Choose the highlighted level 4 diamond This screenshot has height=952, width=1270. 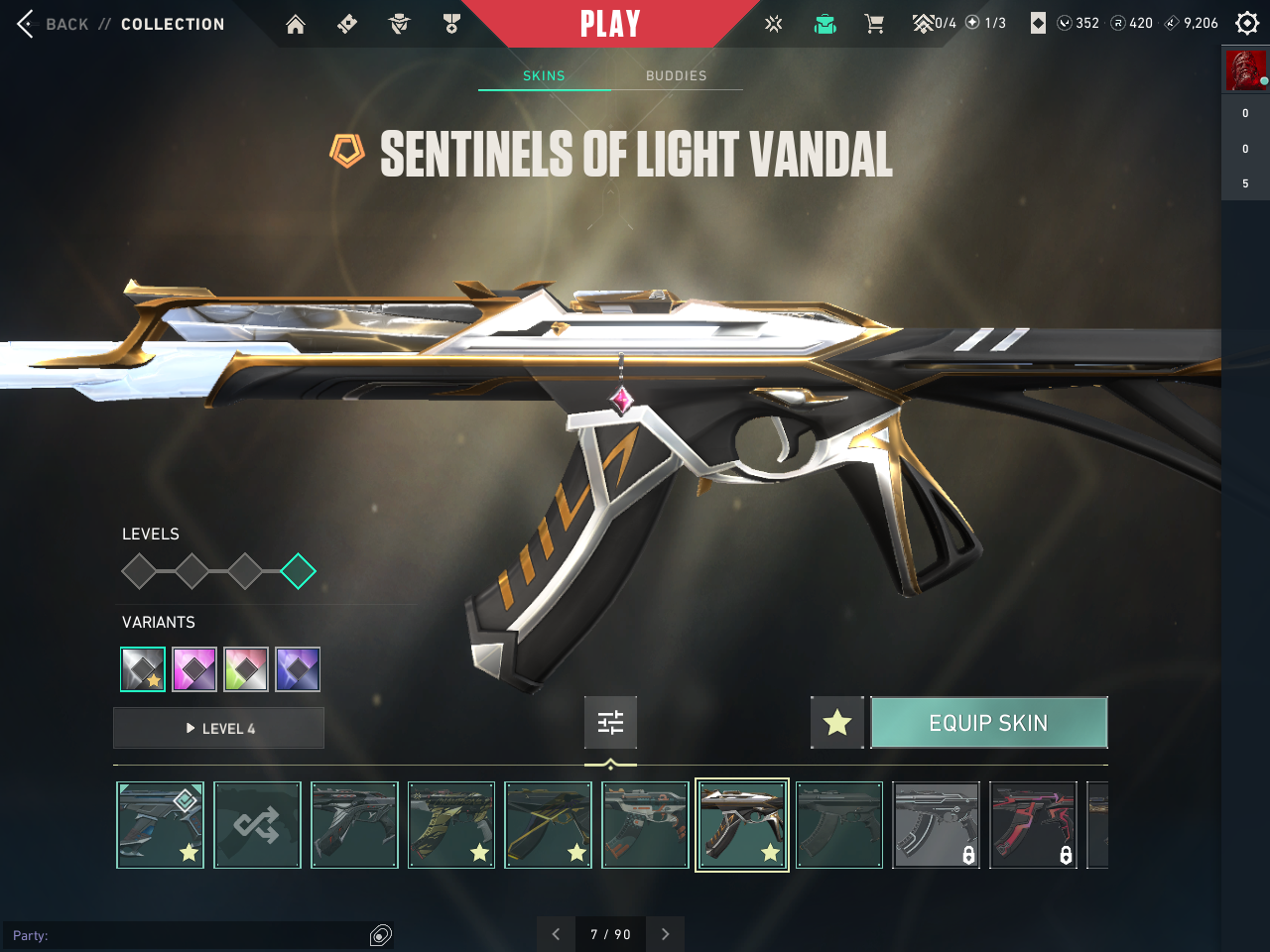pos(298,571)
